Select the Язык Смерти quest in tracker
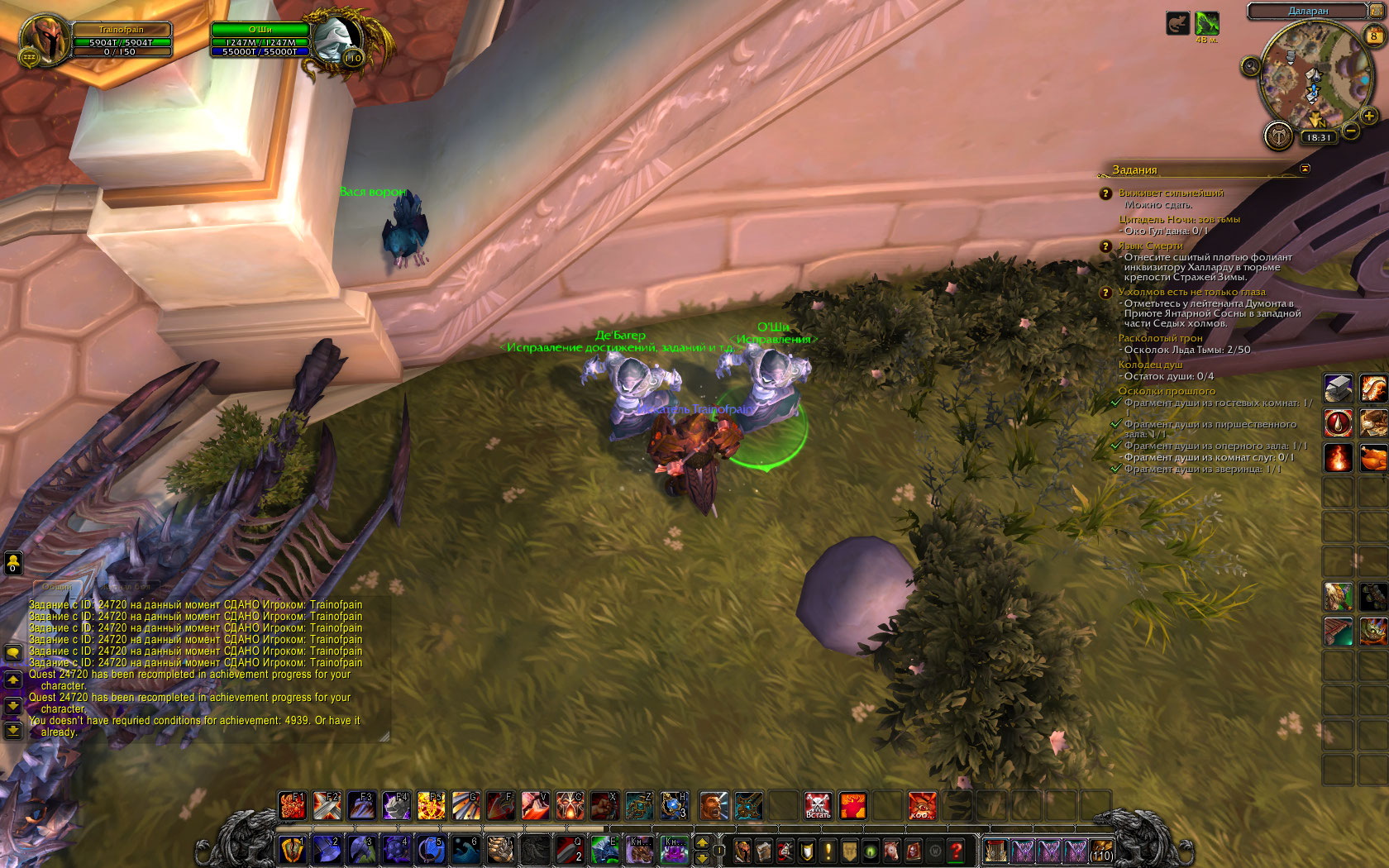The width and height of the screenshot is (1389, 868). pyautogui.click(x=1151, y=246)
